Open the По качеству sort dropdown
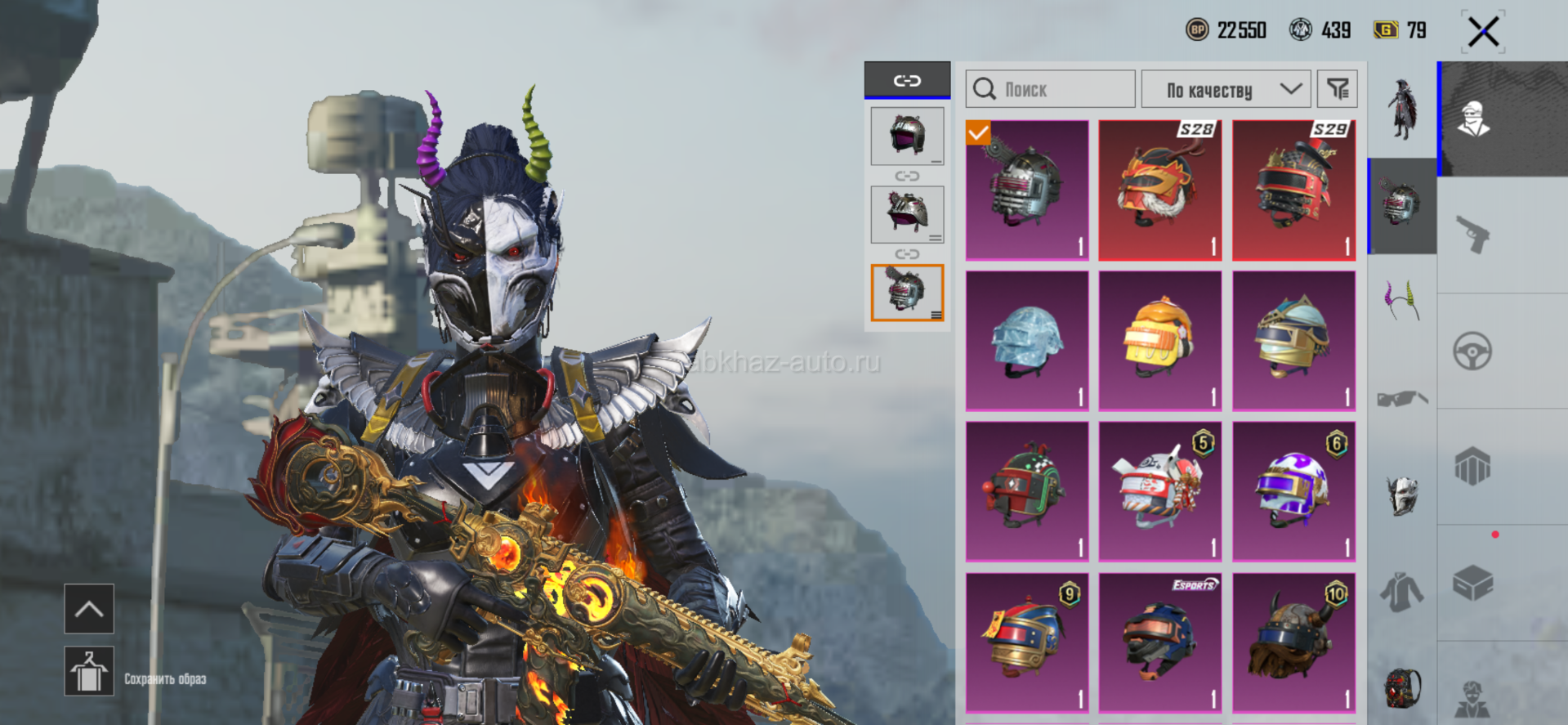 pos(1226,89)
